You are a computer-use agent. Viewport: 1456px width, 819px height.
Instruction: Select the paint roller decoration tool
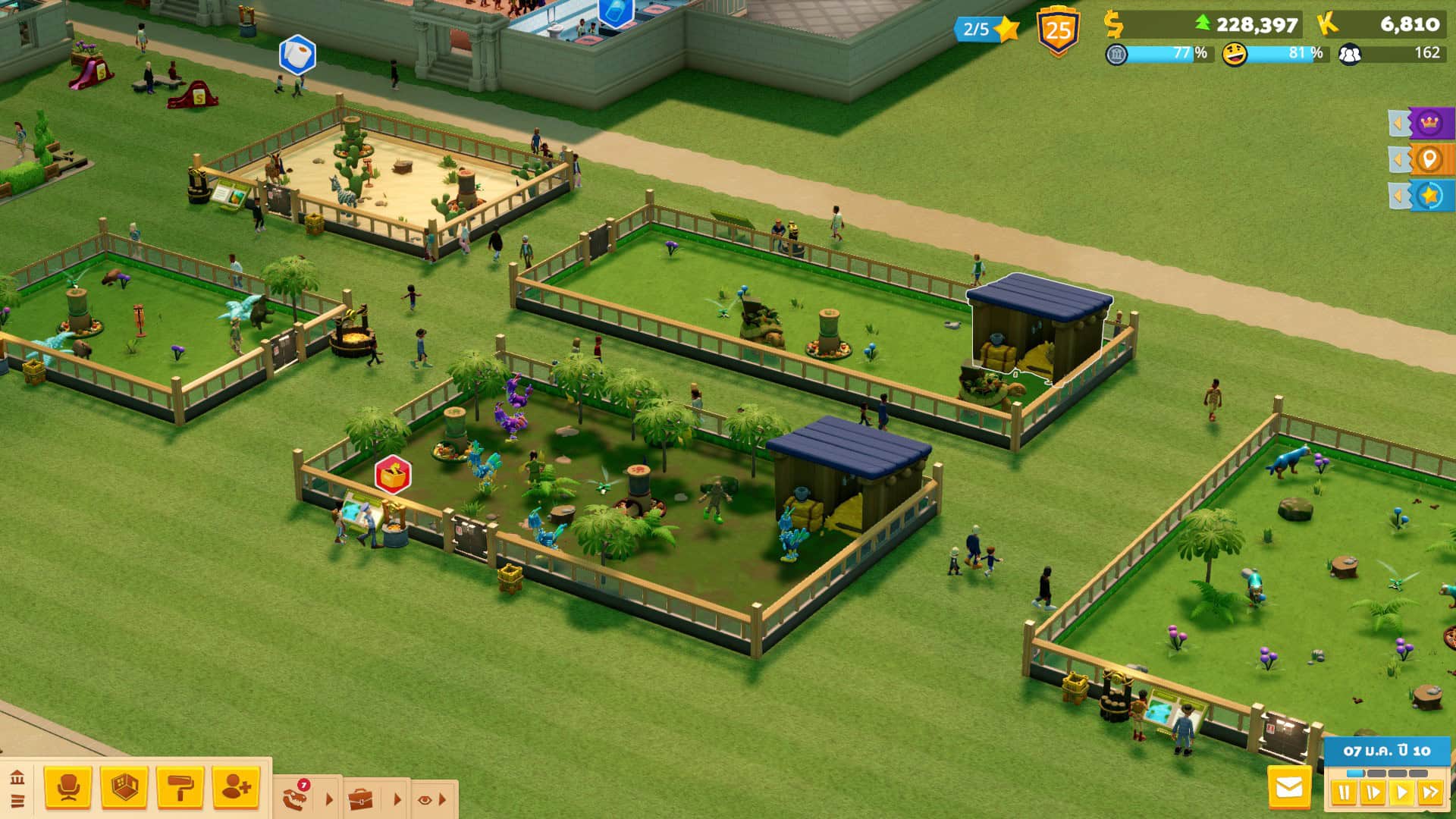(180, 788)
